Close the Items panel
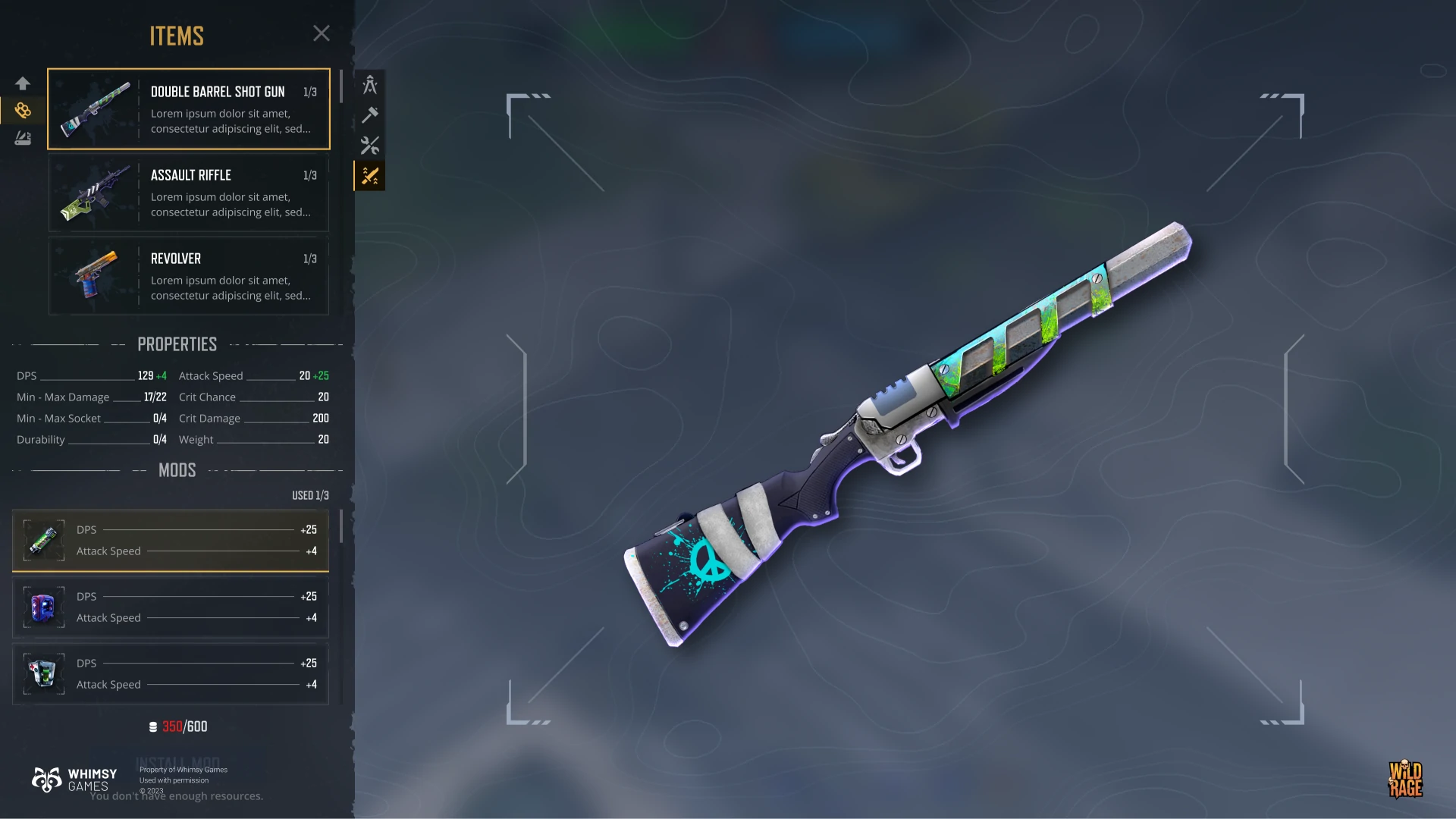The height and width of the screenshot is (819, 1456). point(322,33)
